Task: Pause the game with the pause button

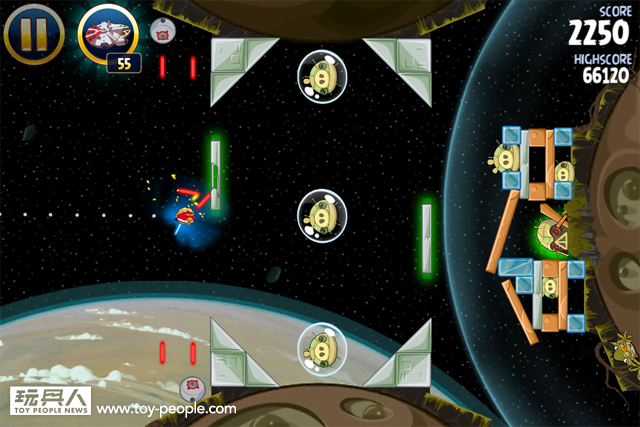Action: click(x=33, y=33)
